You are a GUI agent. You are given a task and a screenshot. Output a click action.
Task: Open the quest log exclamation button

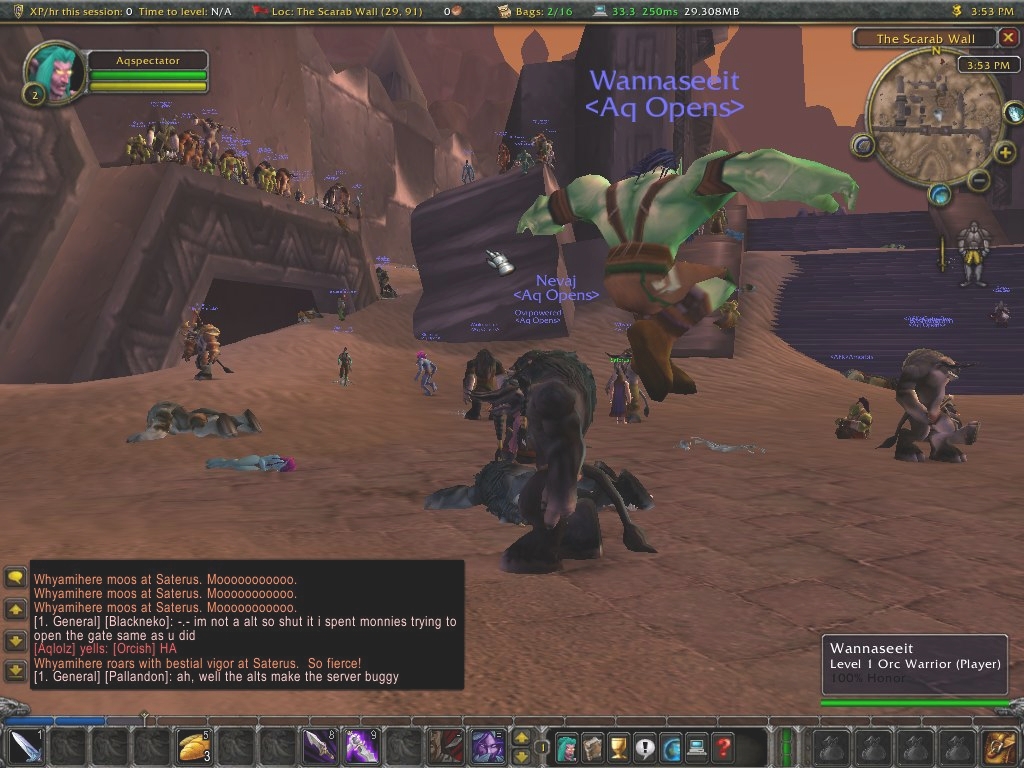(x=645, y=747)
